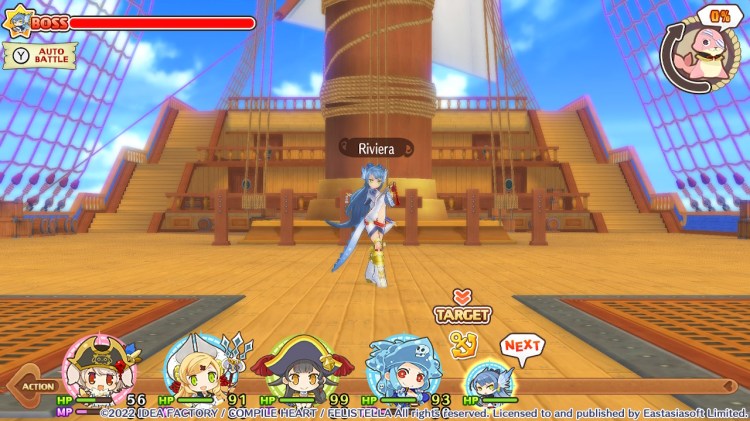Click the ACTION arrow on the turn bar

[x=30, y=386]
